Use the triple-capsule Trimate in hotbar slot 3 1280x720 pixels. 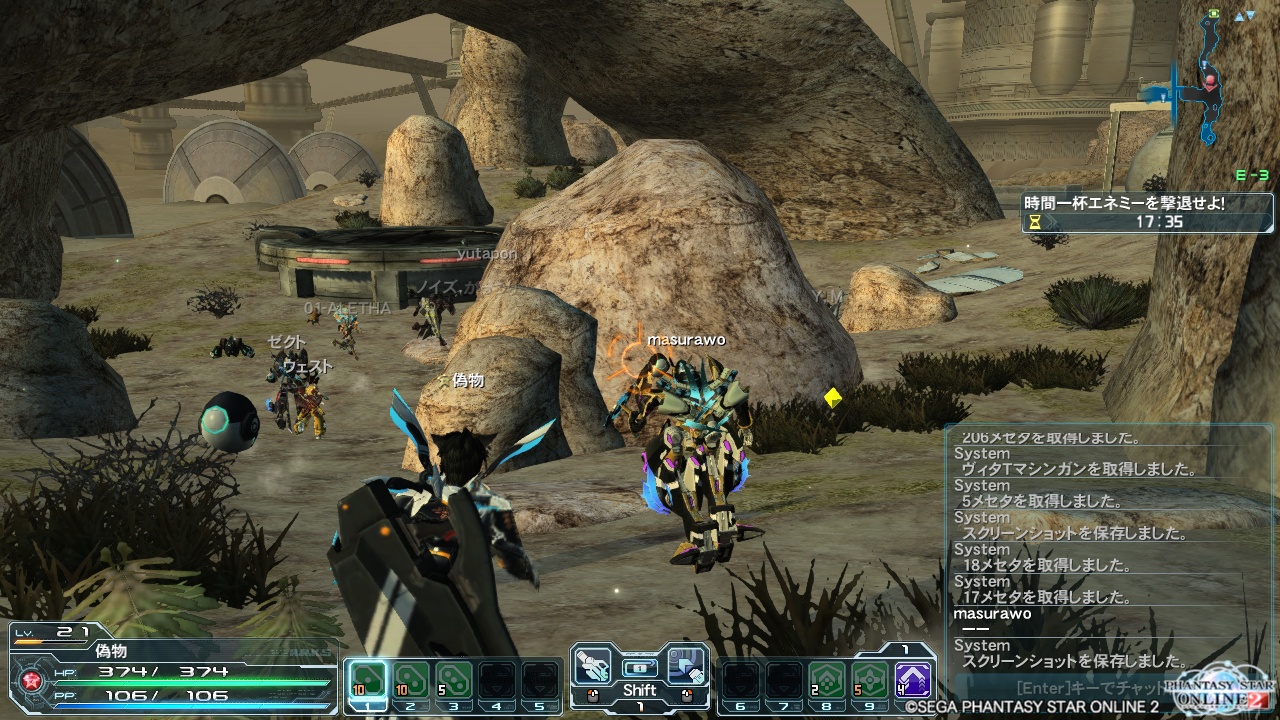tap(454, 680)
